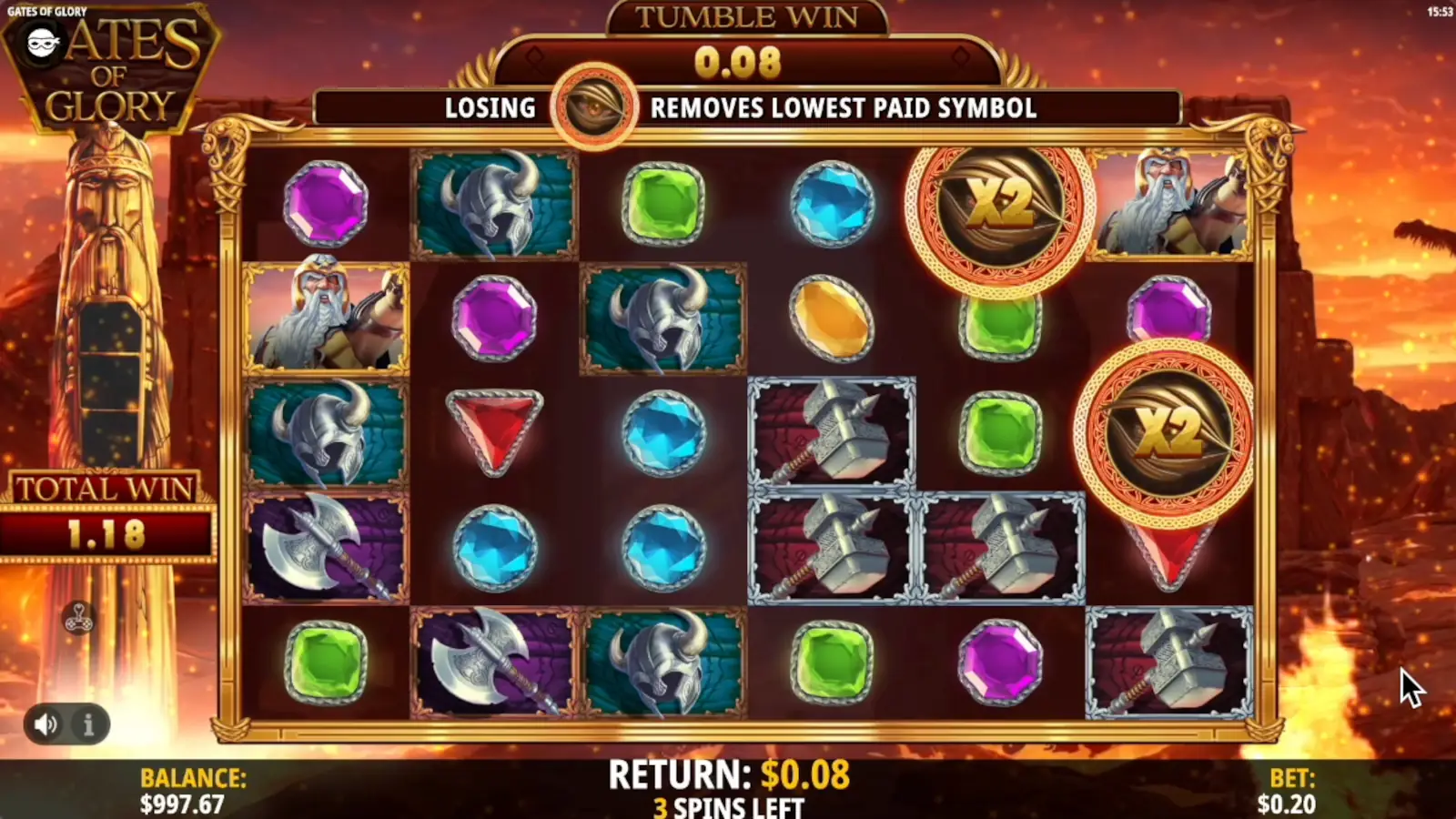This screenshot has height=819, width=1456.
Task: Click the TOTAL WIN display showing 1.18
Action: (x=107, y=514)
